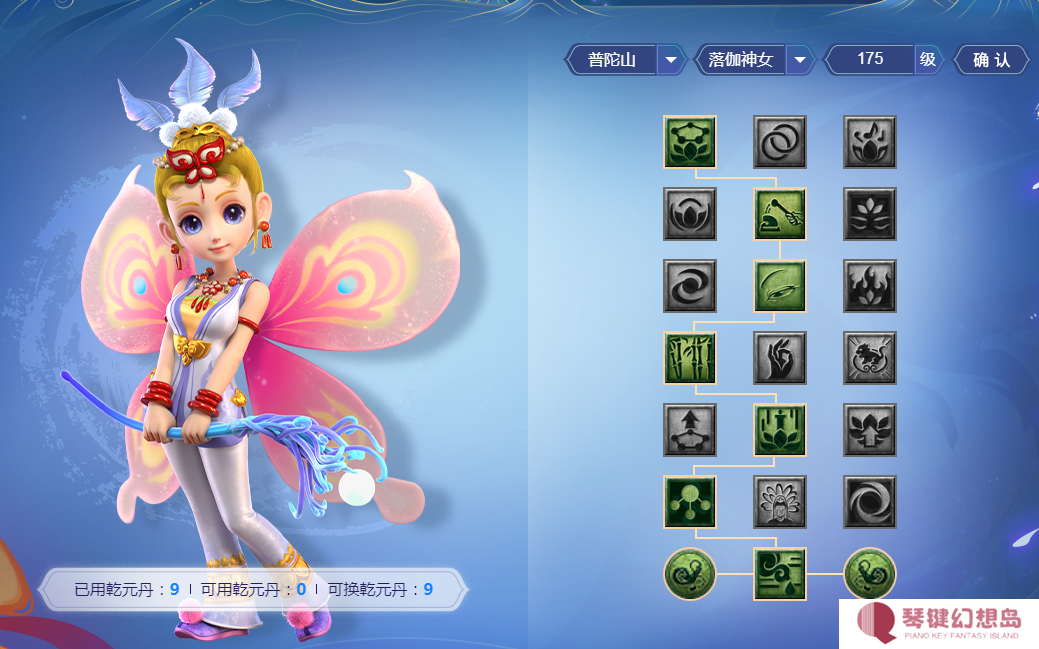Choose the grey beast skill icon
This screenshot has width=1039, height=649.
point(870,358)
